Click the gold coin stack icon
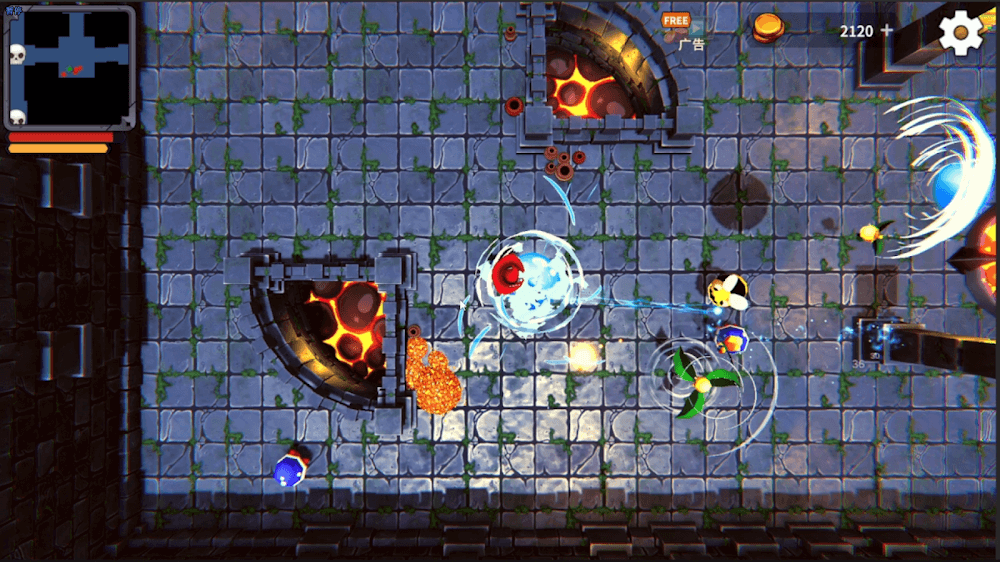The width and height of the screenshot is (1000, 562). 767,27
